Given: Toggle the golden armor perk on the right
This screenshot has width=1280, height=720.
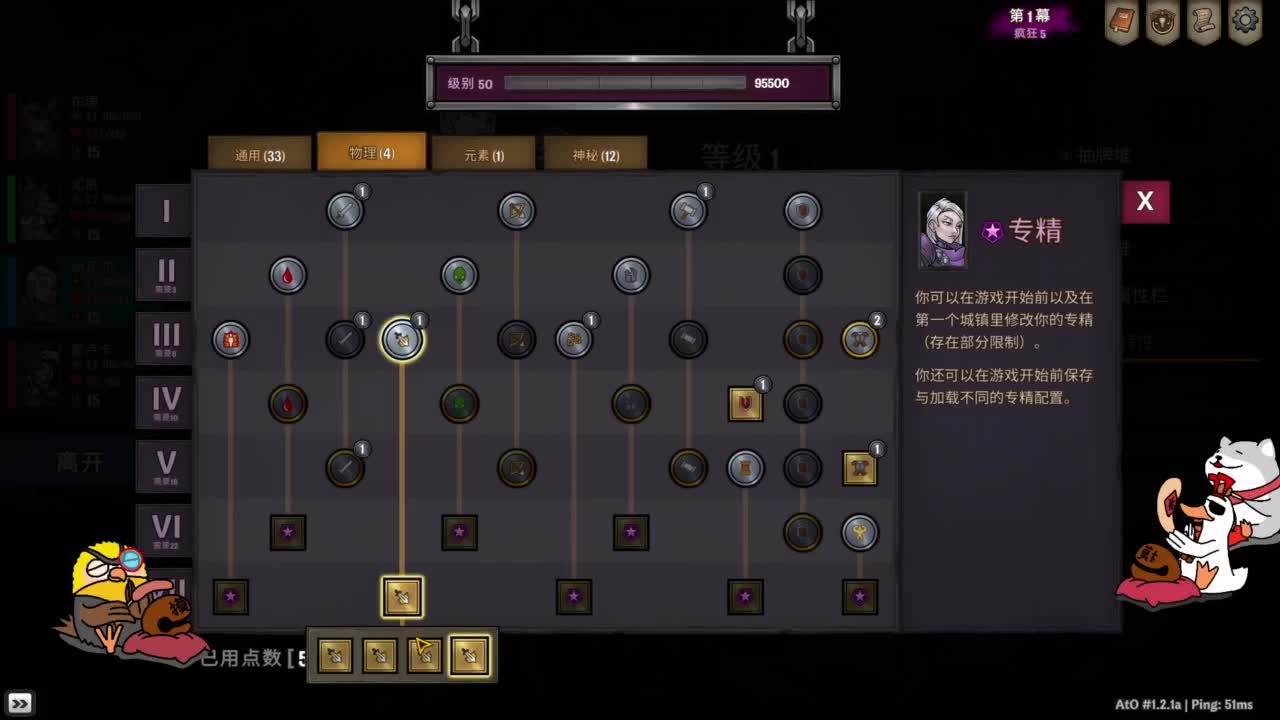Looking at the screenshot, I should point(860,469).
